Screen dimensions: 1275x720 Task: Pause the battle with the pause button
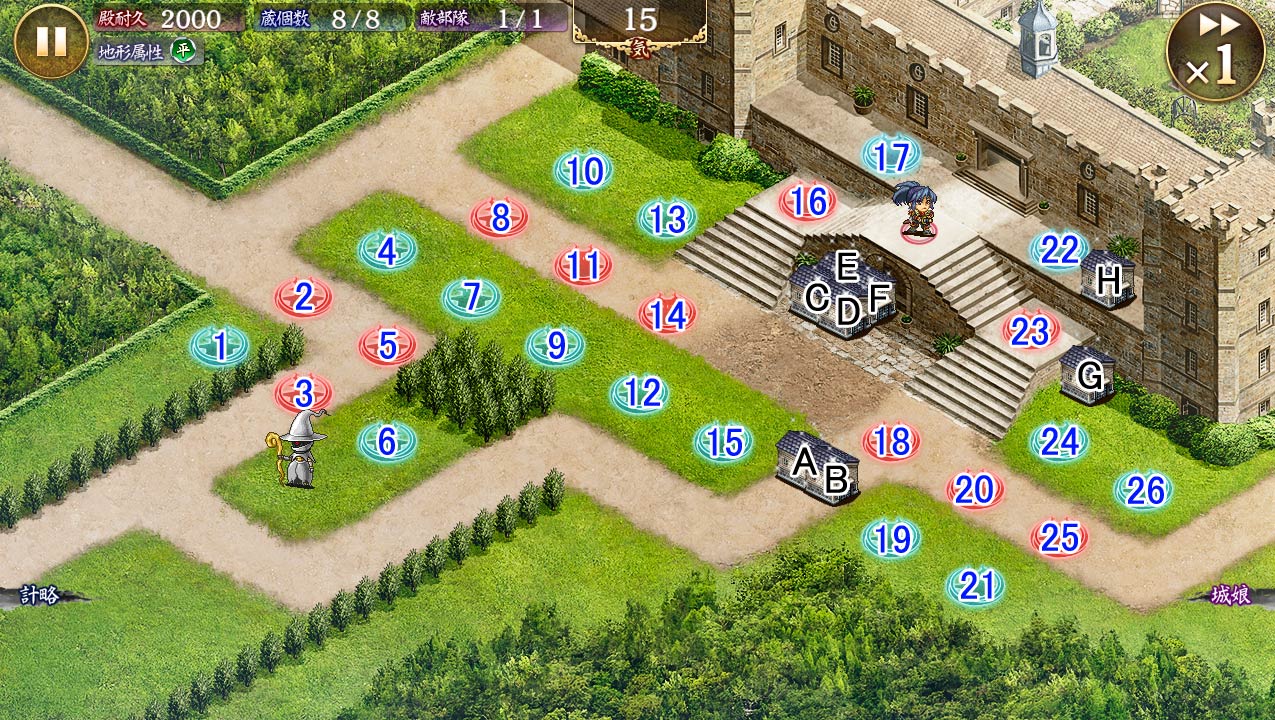pos(51,41)
